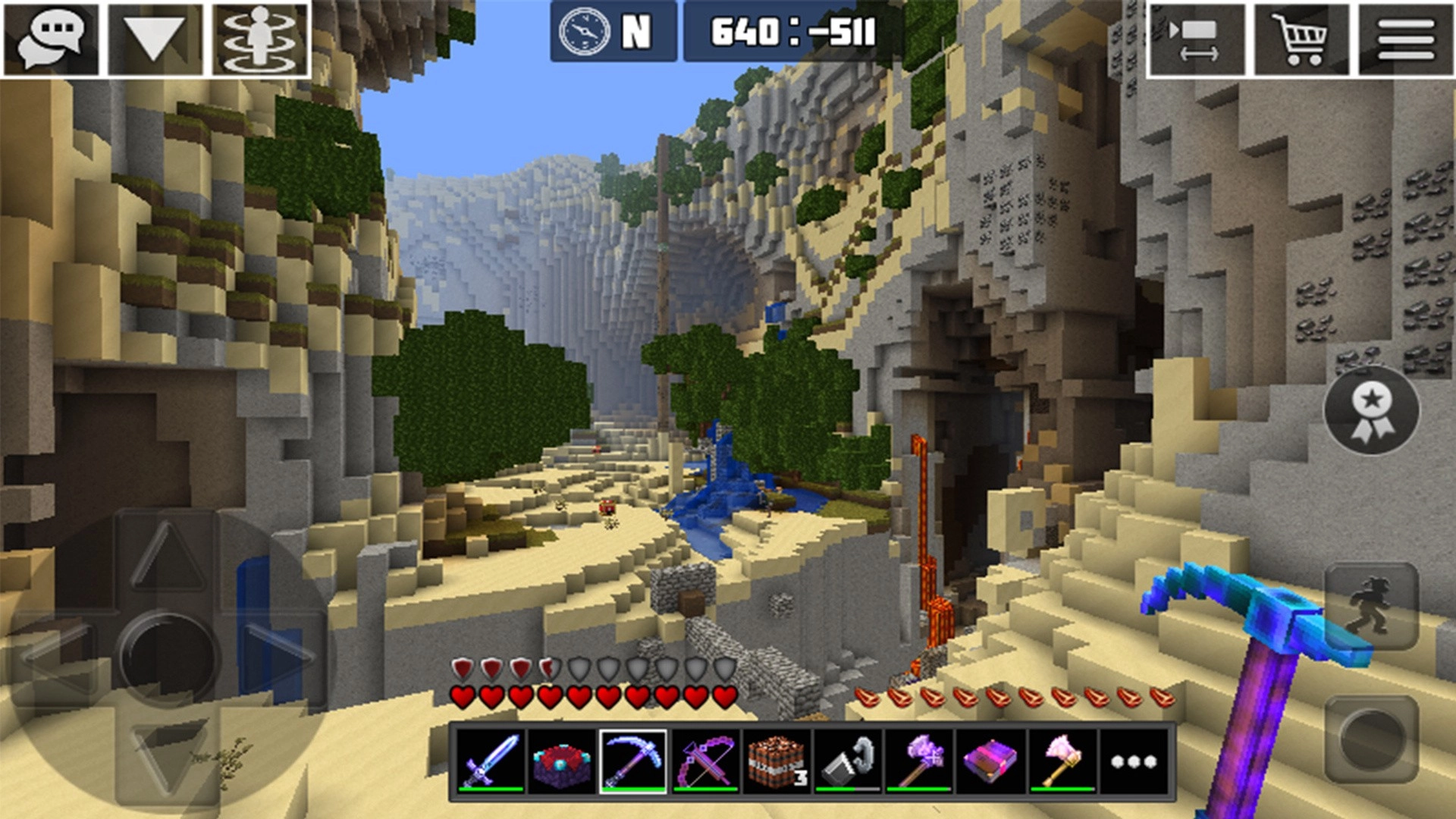Choose the purple enchanted book slot

990,761
